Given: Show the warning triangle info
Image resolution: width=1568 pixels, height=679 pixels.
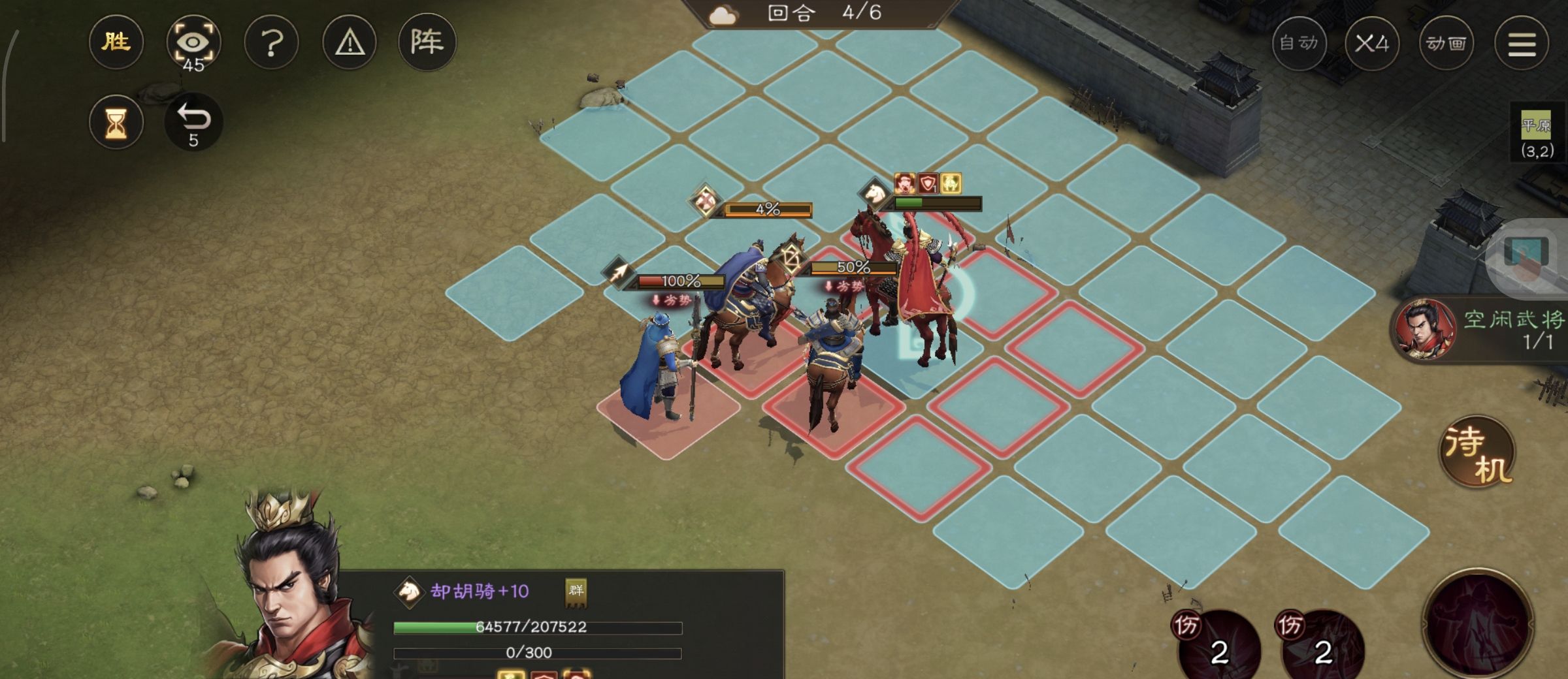Looking at the screenshot, I should (350, 43).
